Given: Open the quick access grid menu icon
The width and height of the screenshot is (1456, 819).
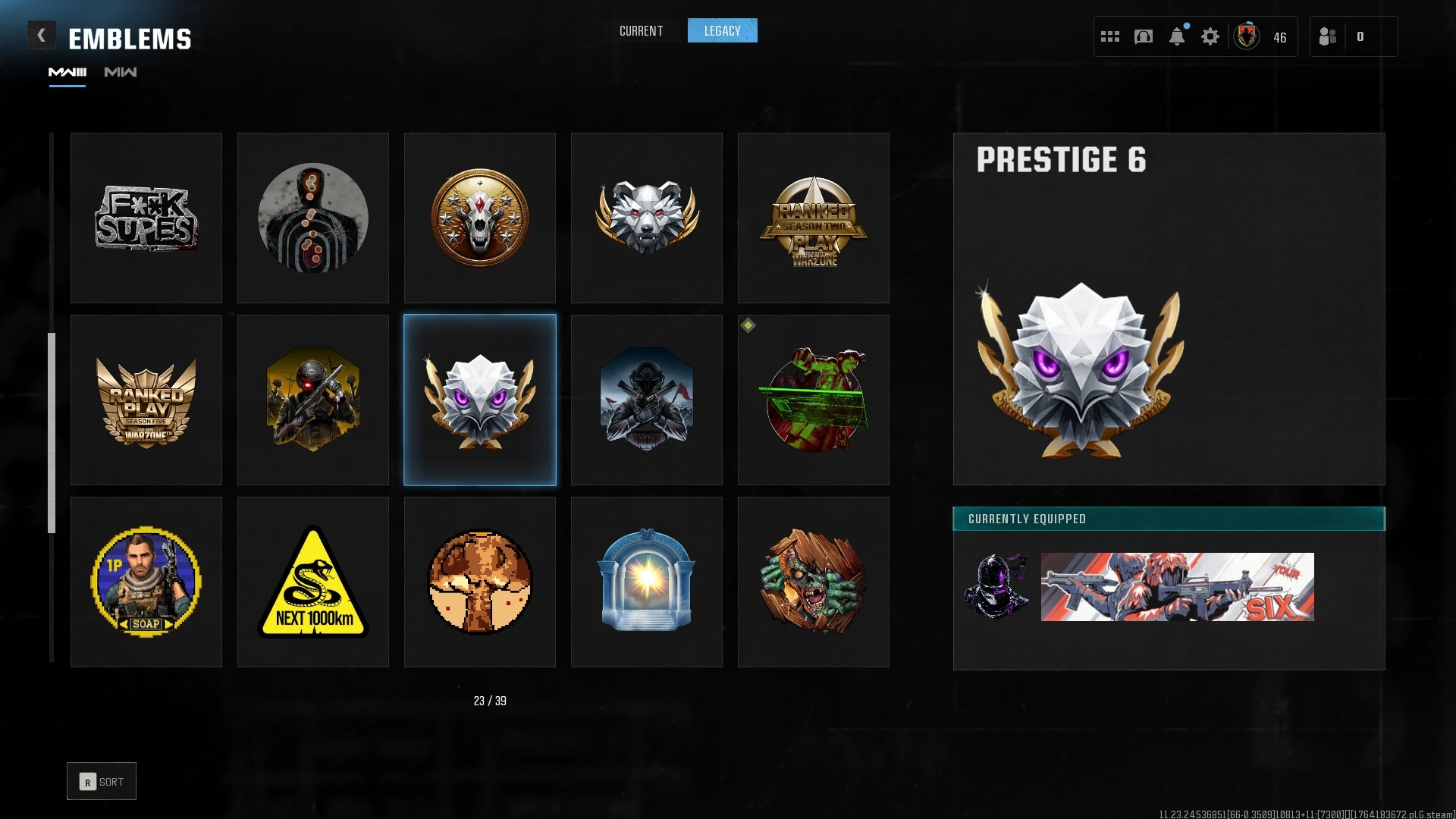Looking at the screenshot, I should click(1109, 36).
